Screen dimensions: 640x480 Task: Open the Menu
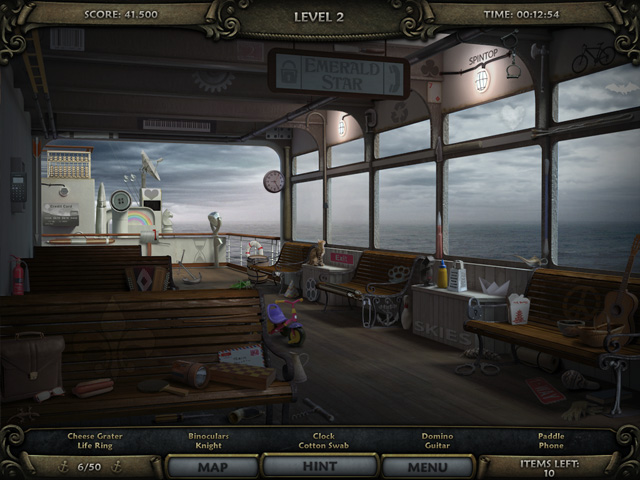coord(427,467)
